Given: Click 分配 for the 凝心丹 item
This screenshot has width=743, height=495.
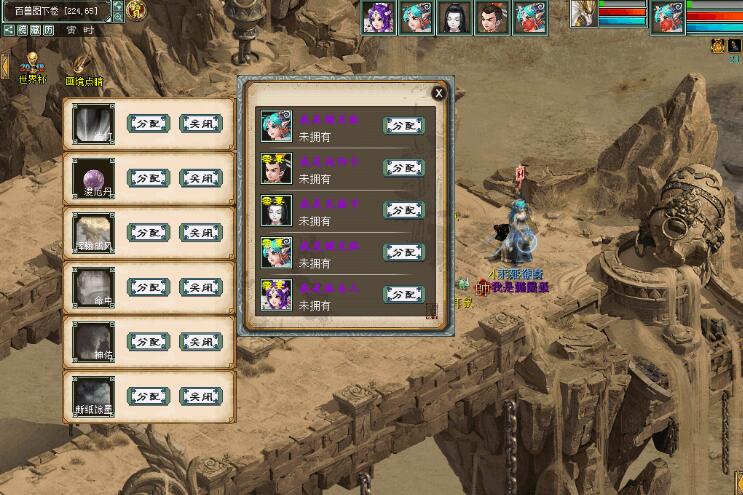Looking at the screenshot, I should point(147,178).
